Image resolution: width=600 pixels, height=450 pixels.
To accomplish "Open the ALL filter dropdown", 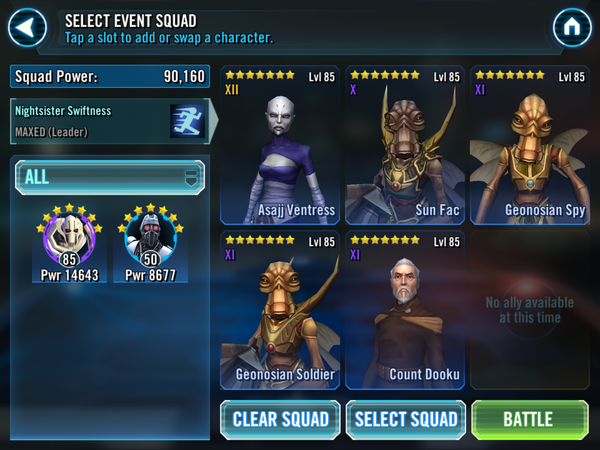I will point(110,178).
